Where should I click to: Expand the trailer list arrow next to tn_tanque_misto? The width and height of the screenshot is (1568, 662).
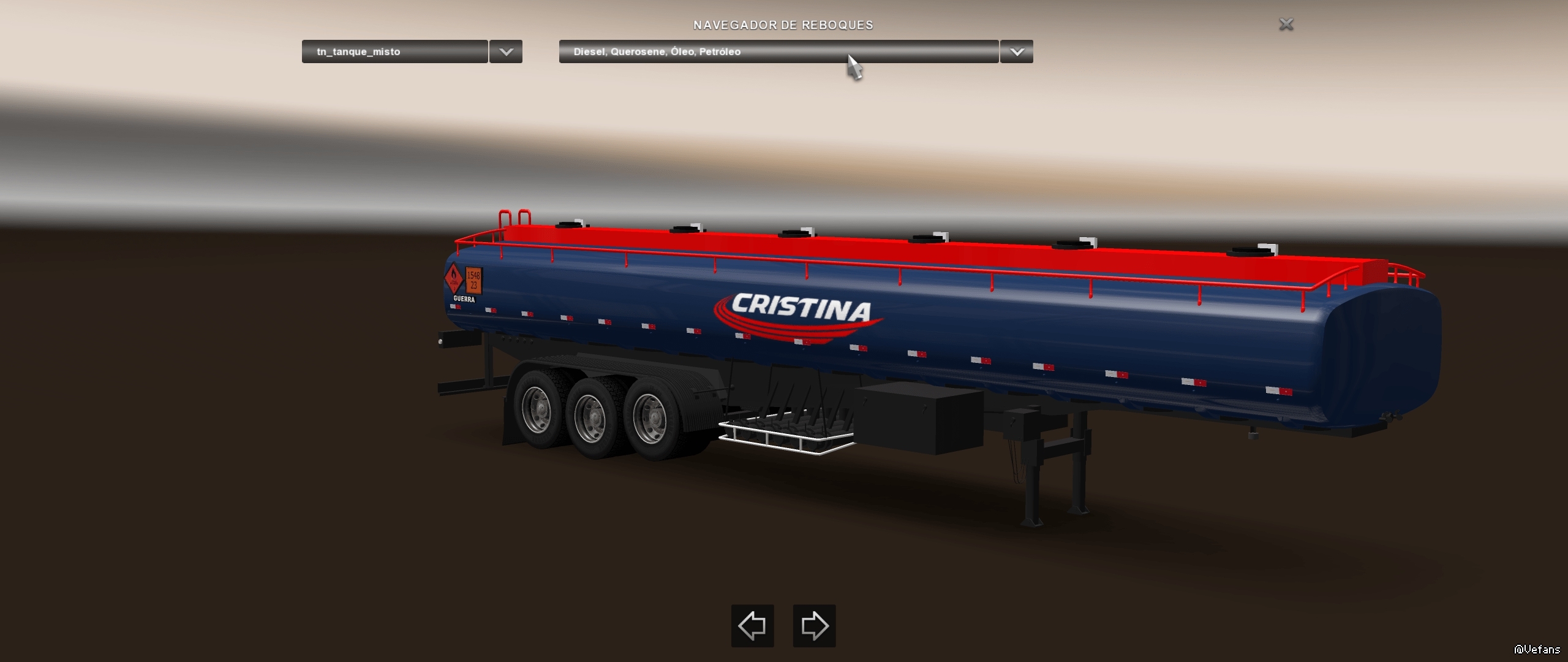tap(506, 51)
